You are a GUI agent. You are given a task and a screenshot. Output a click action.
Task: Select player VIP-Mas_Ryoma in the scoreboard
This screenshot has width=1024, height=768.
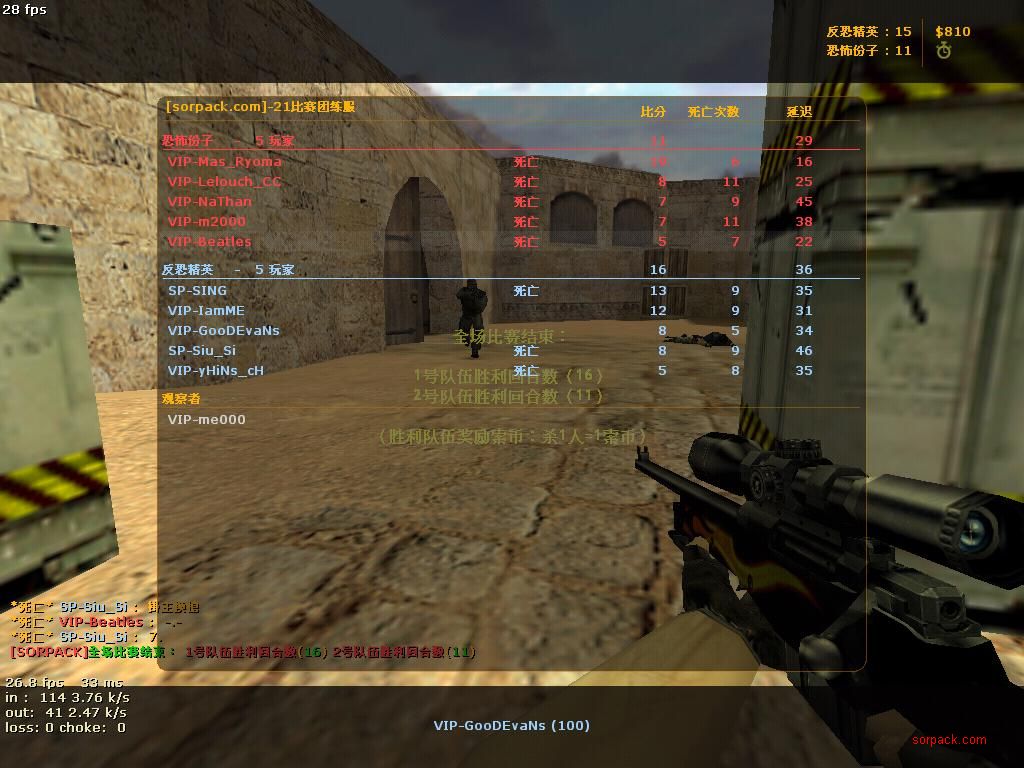pyautogui.click(x=225, y=162)
